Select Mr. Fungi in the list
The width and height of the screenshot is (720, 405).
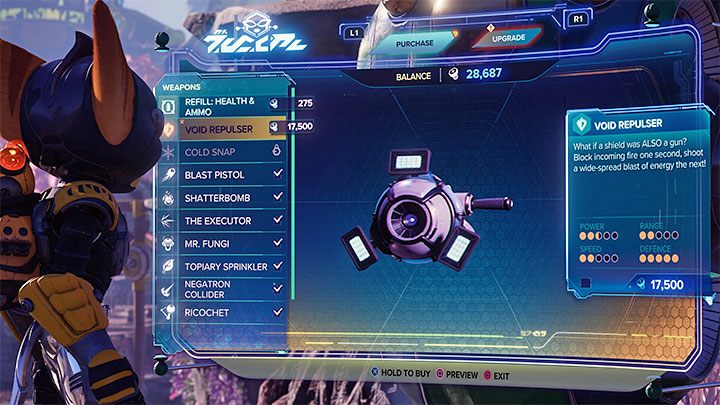(x=223, y=244)
